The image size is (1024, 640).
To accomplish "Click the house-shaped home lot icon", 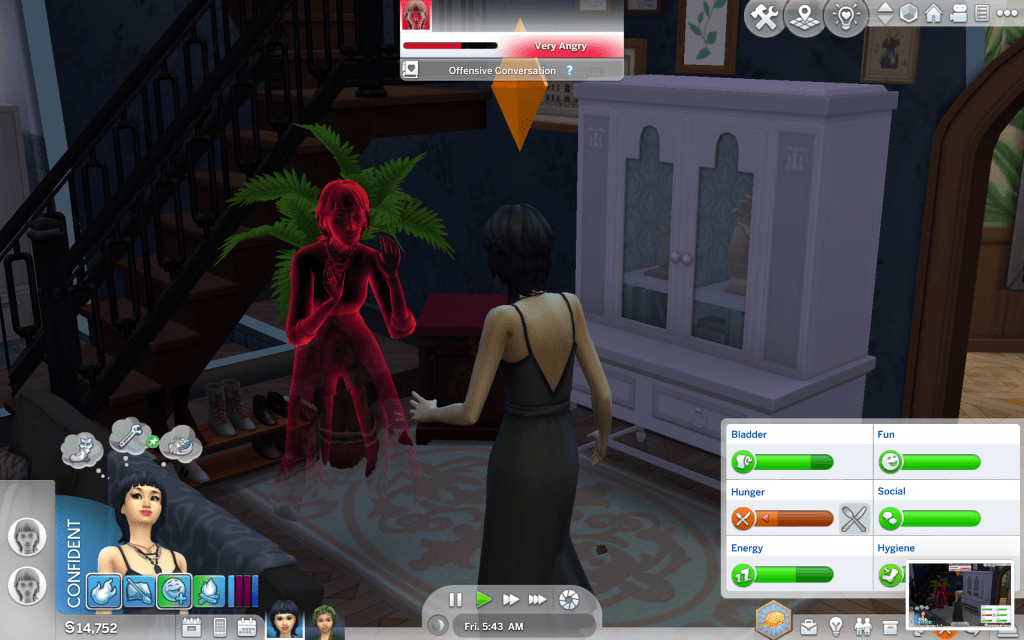I will [x=934, y=14].
